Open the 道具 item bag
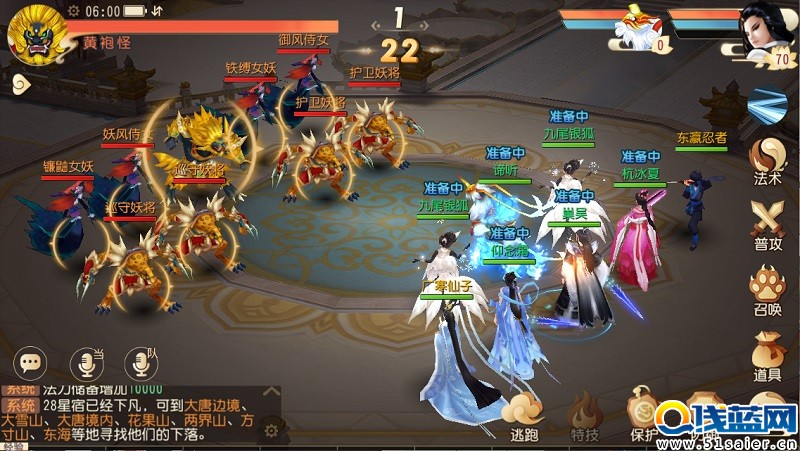The image size is (800, 451). point(768,354)
